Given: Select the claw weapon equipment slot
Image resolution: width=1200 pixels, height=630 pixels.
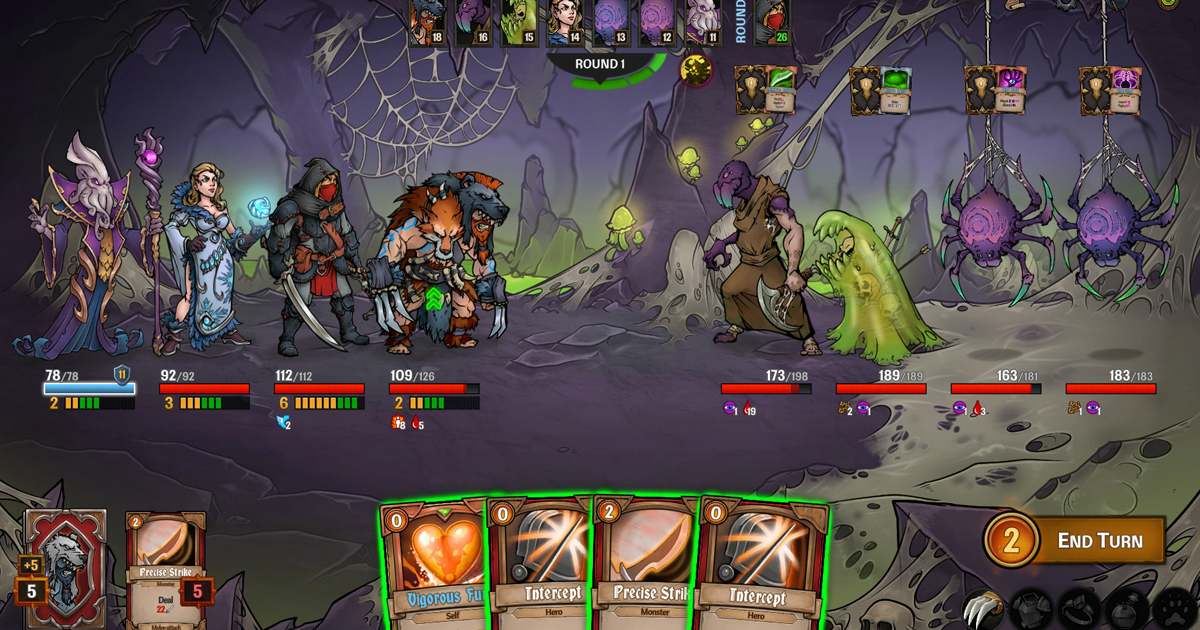Looking at the screenshot, I should [x=981, y=608].
